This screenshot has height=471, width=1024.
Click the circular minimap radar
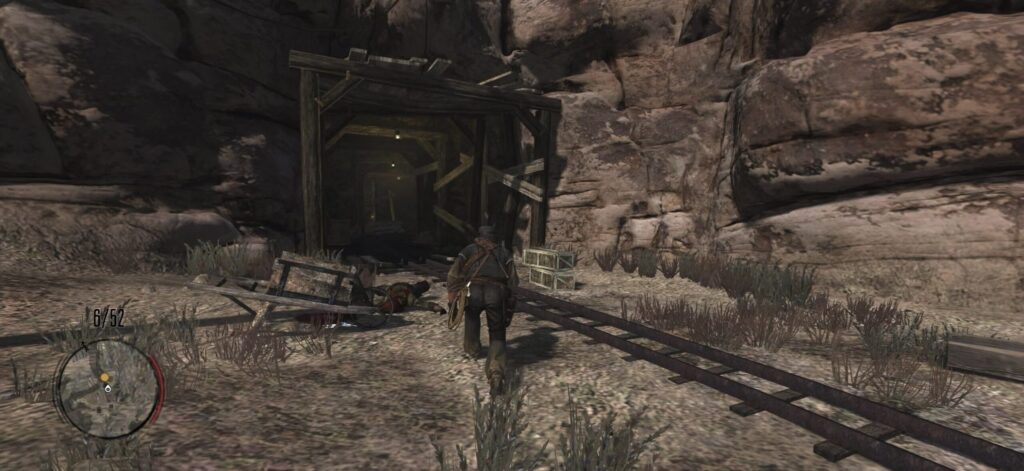(x=107, y=387)
